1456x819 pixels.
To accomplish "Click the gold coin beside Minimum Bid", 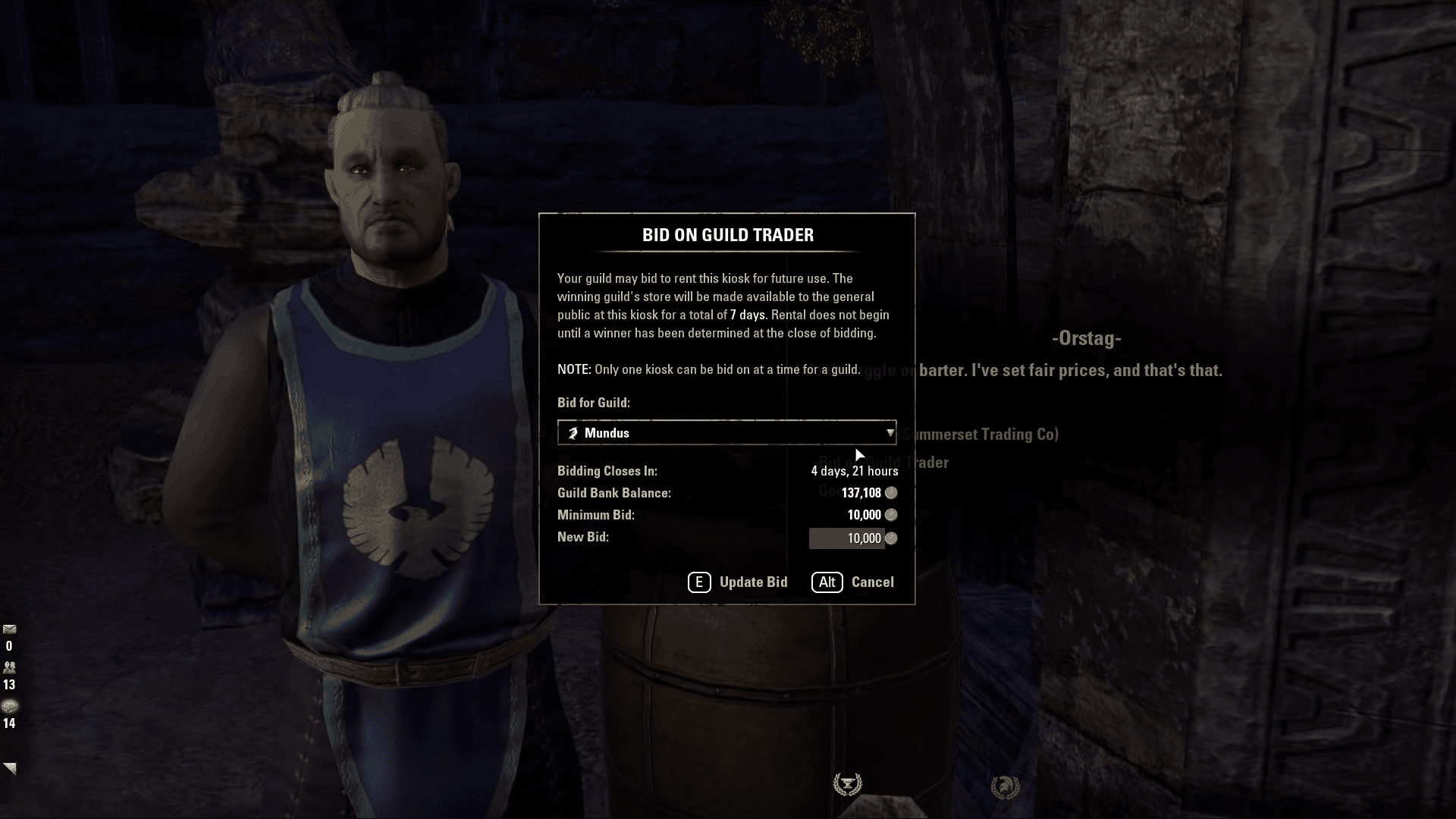I will (891, 515).
